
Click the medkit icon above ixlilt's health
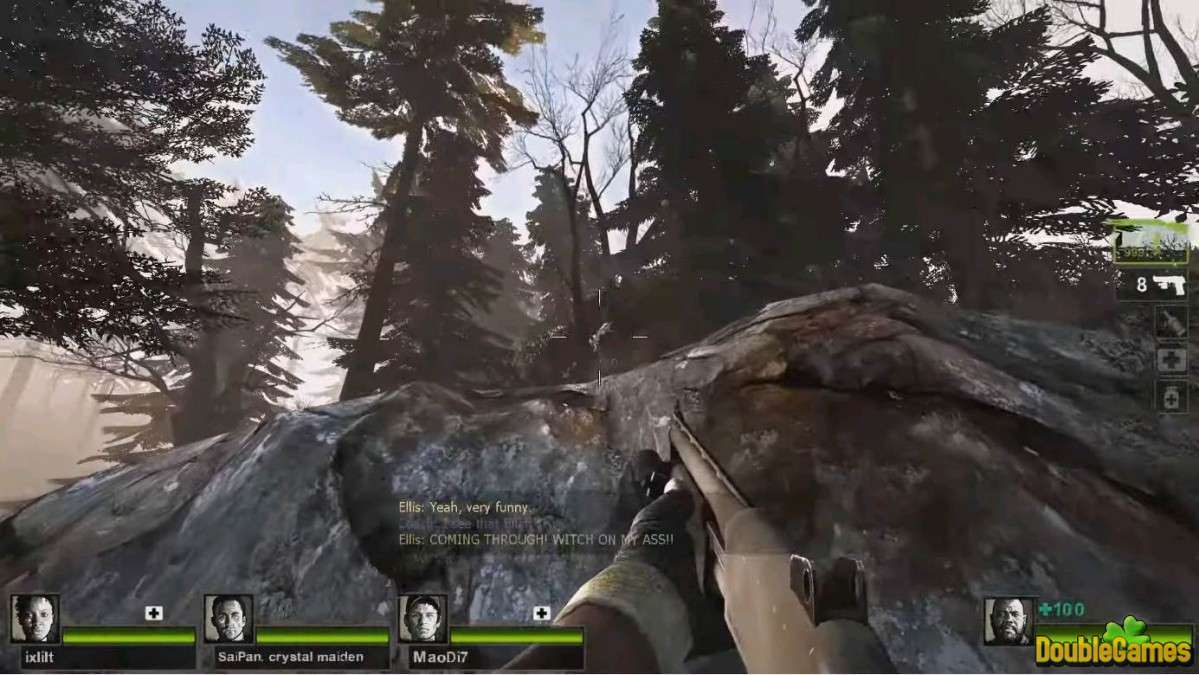(x=153, y=613)
